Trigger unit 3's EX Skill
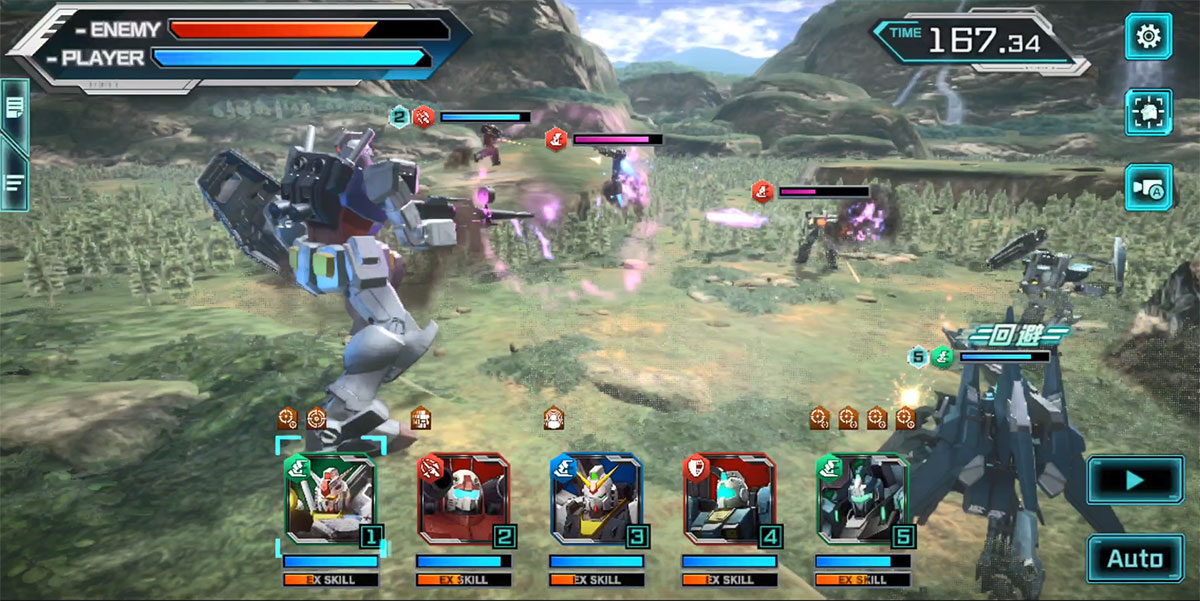This screenshot has width=1200, height=601. coord(596,580)
